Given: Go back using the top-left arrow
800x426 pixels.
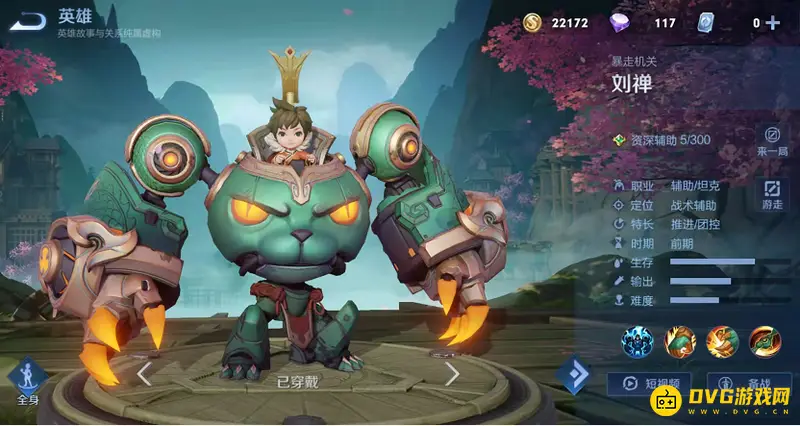Looking at the screenshot, I should pos(31,20).
